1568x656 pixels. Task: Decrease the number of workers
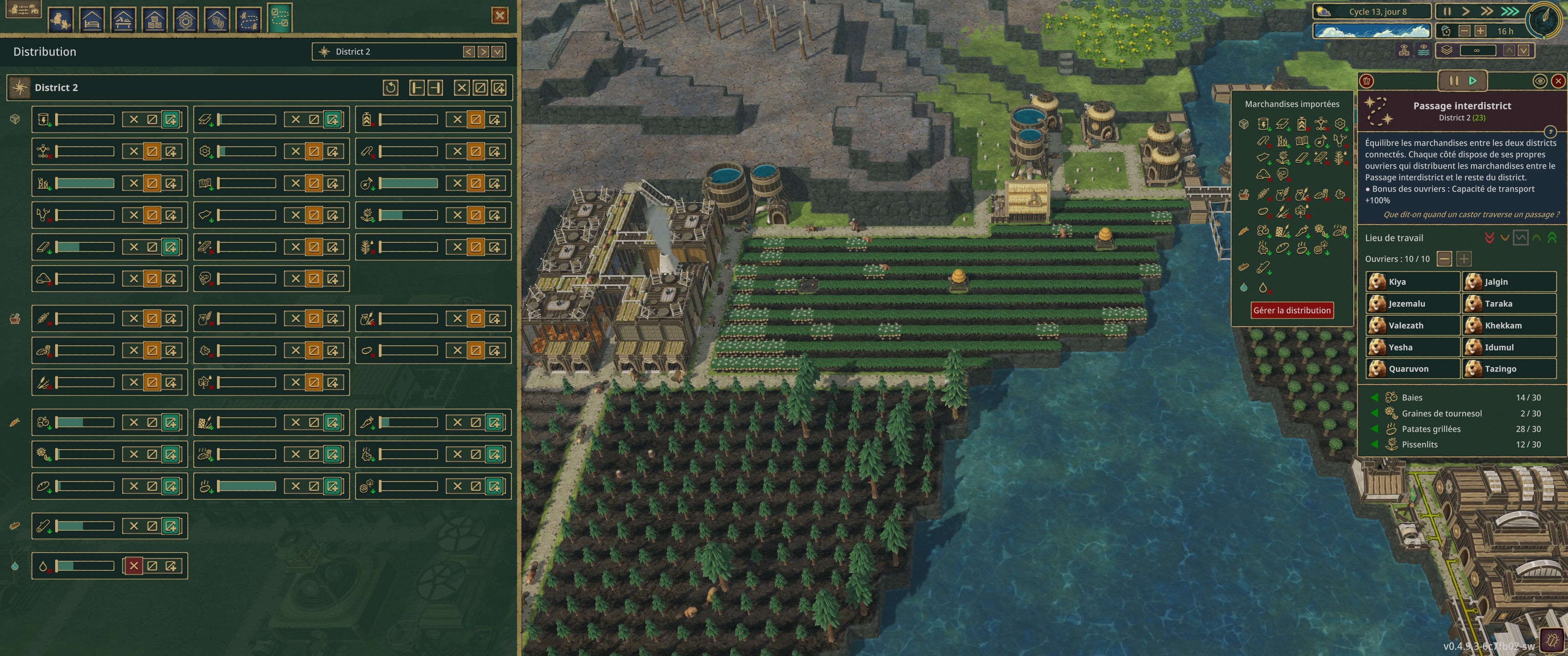coord(1444,259)
